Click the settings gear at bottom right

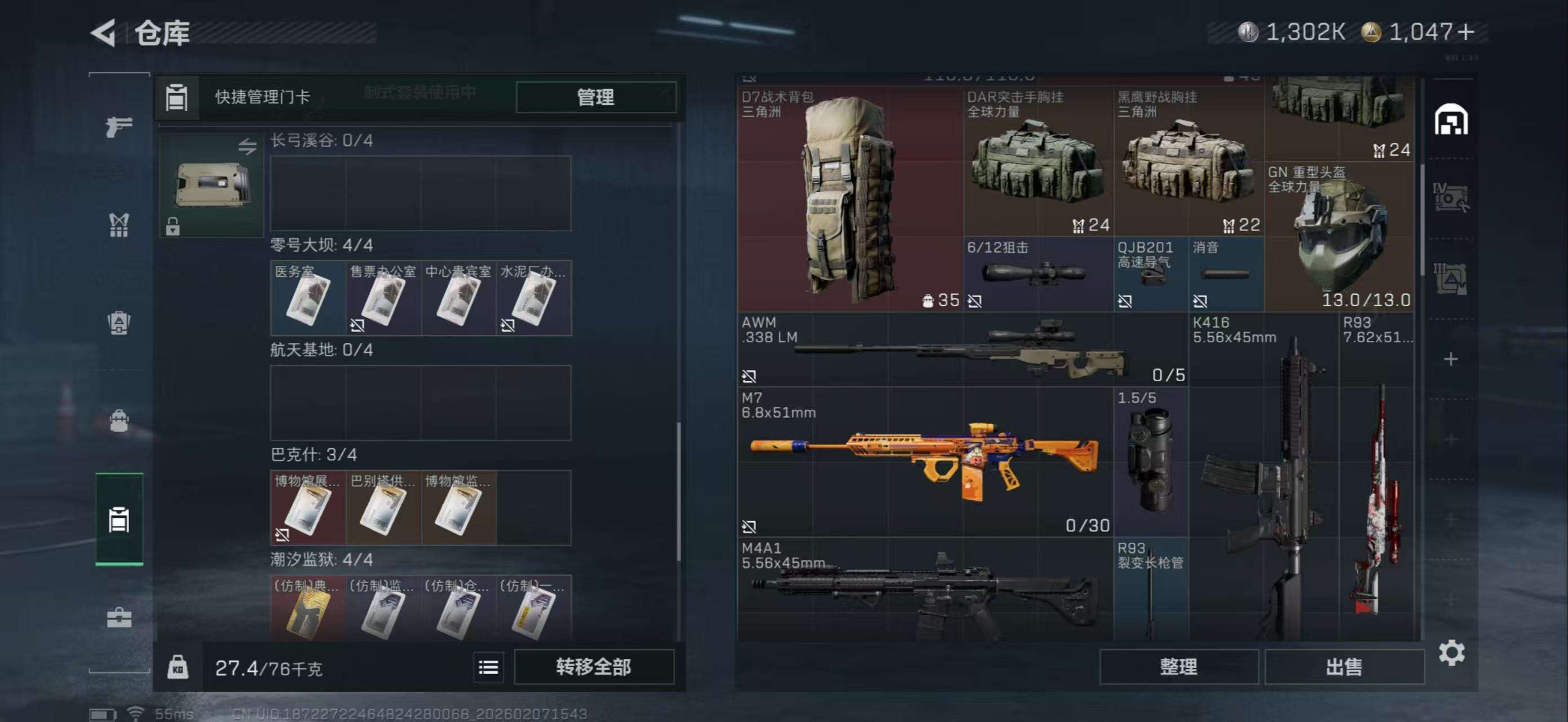click(x=1454, y=652)
